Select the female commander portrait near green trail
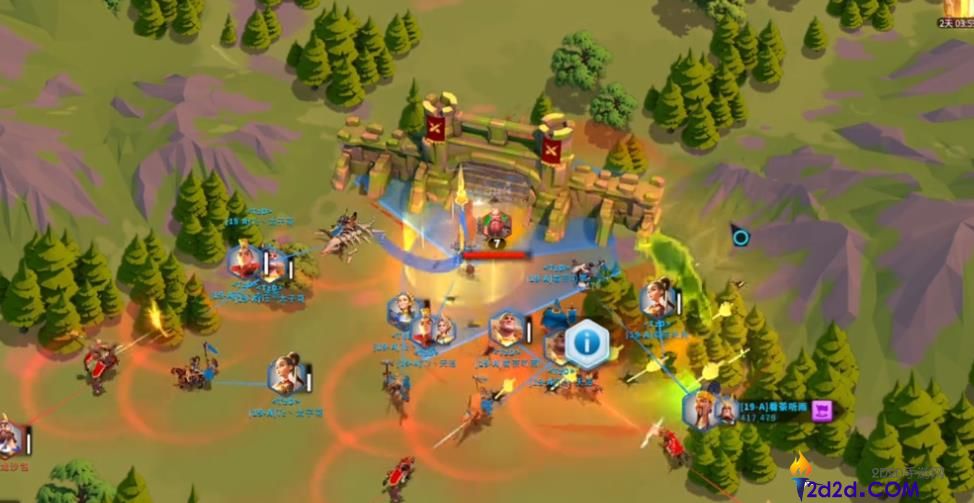This screenshot has height=503, width=974. coord(657,296)
